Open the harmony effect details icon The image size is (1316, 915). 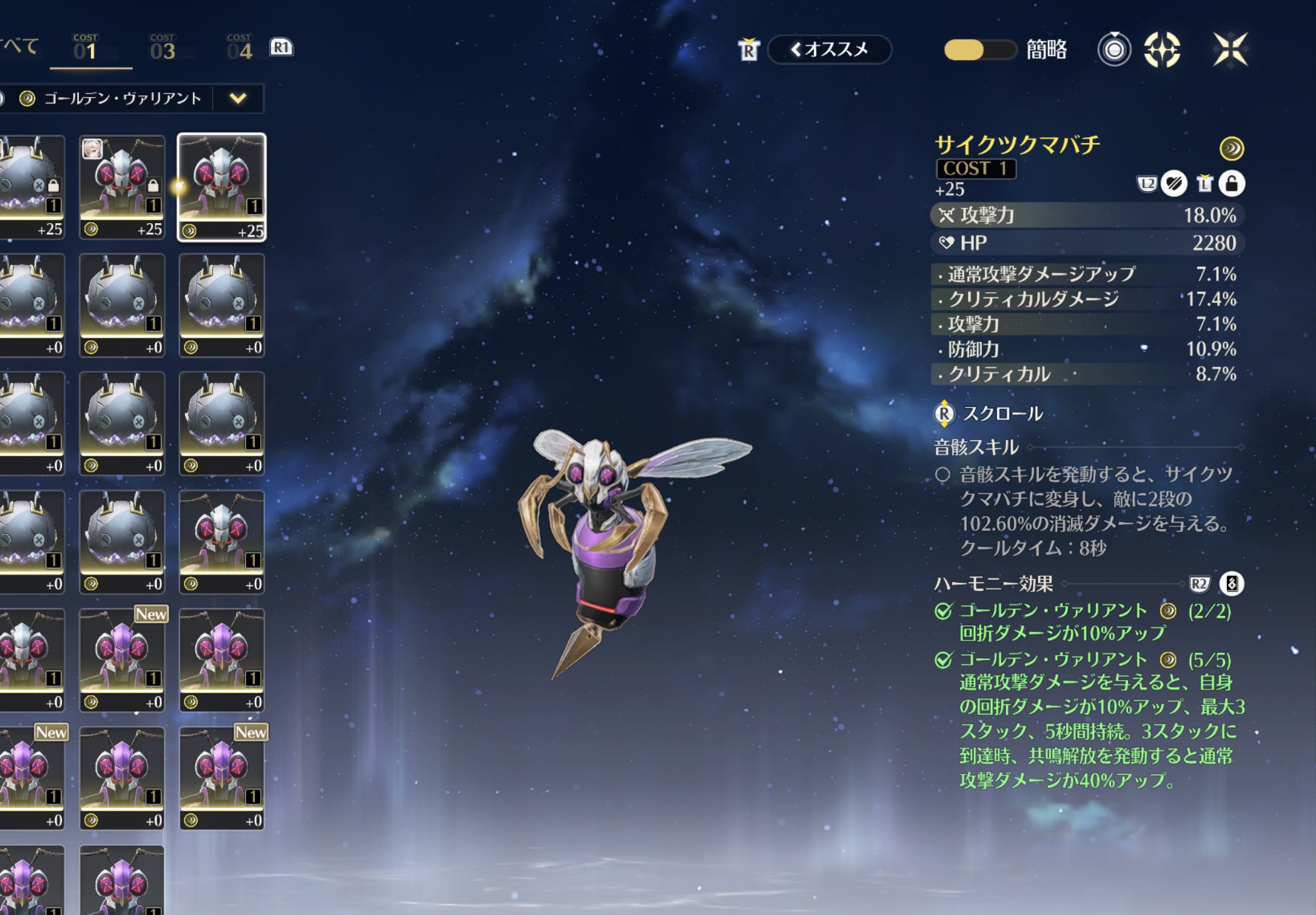(x=1231, y=584)
